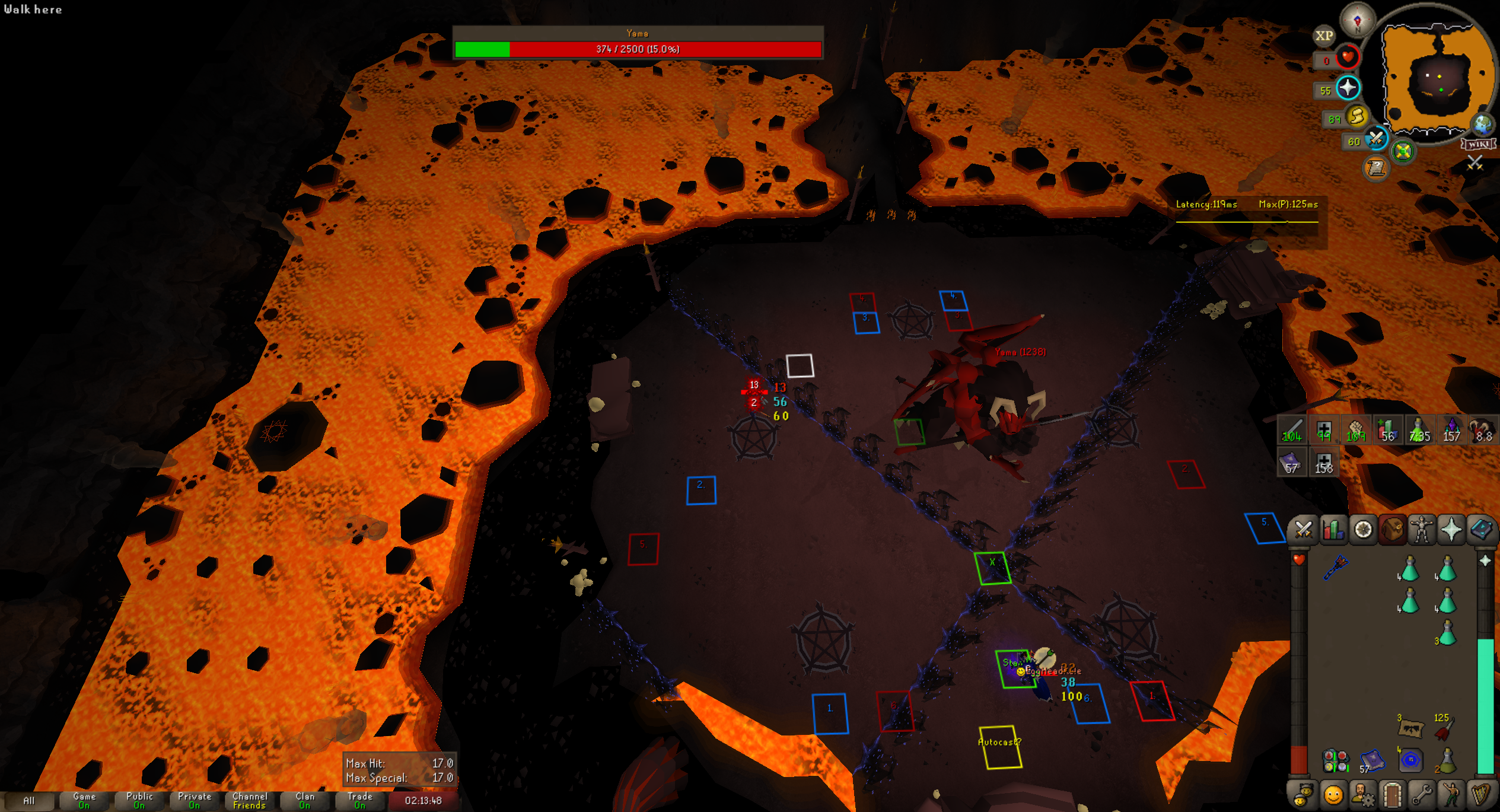Toggle the Quick Prayers orb
Screen dimensions: 1500x812
click(x=1348, y=88)
